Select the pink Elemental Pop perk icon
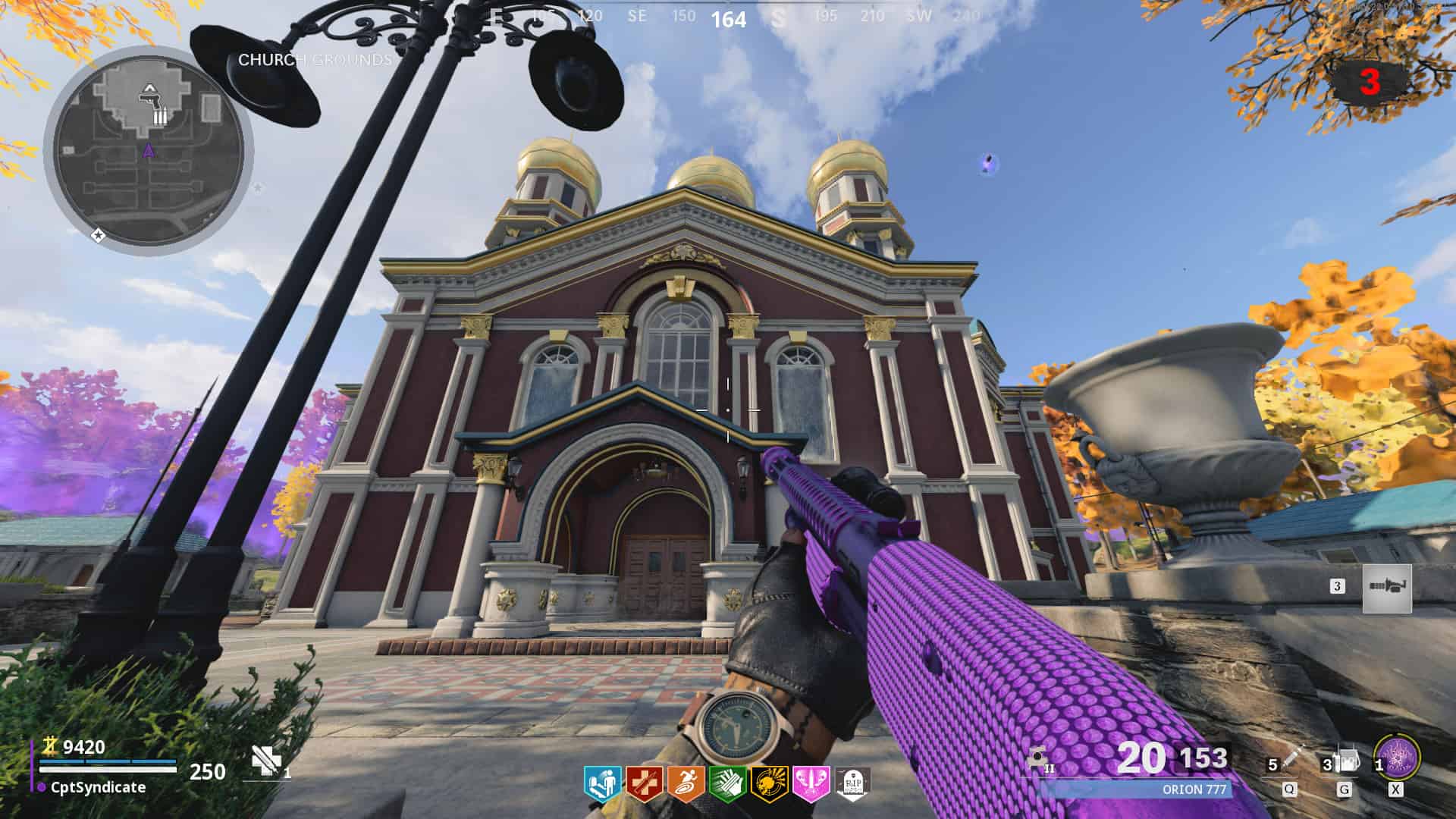 (x=811, y=783)
